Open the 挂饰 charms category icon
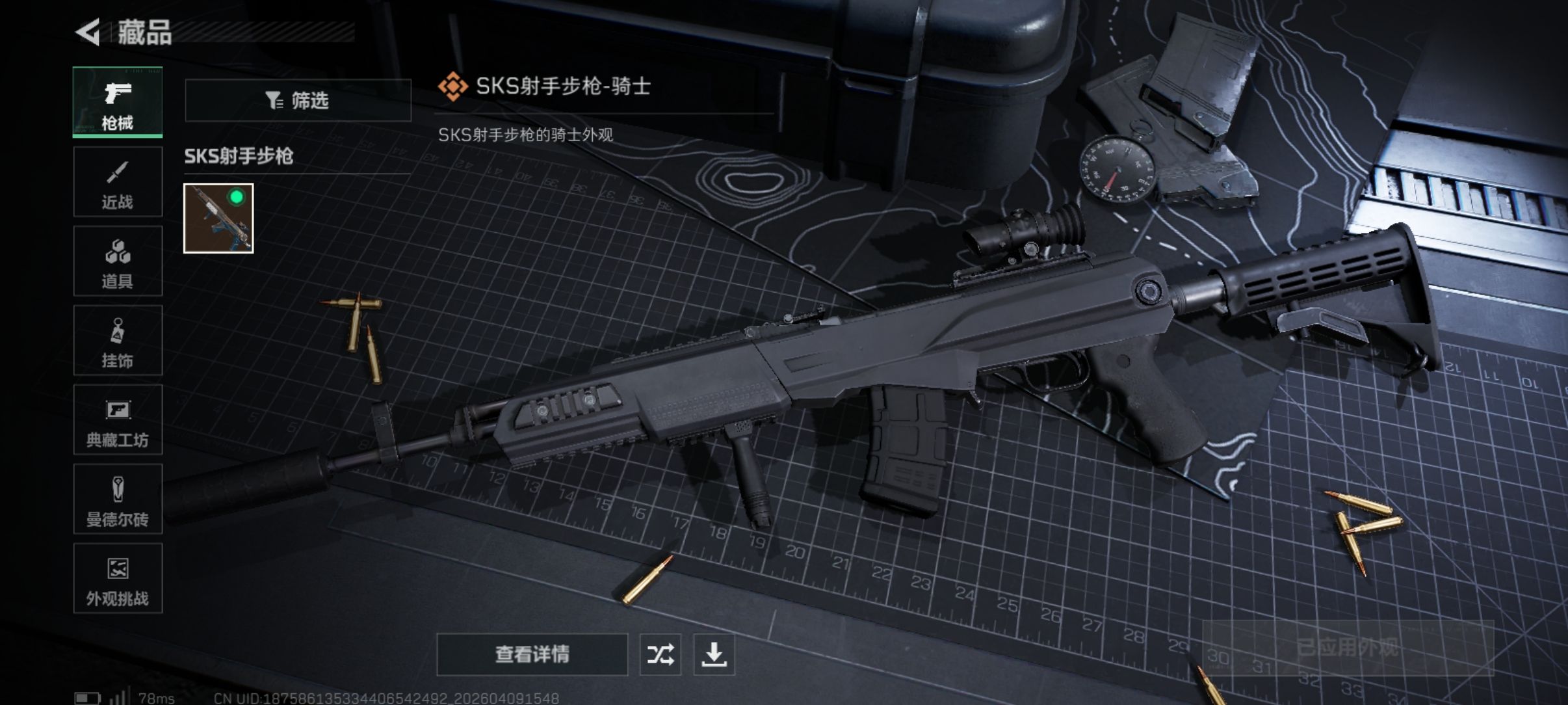Viewport: 1568px width, 705px height. point(118,341)
